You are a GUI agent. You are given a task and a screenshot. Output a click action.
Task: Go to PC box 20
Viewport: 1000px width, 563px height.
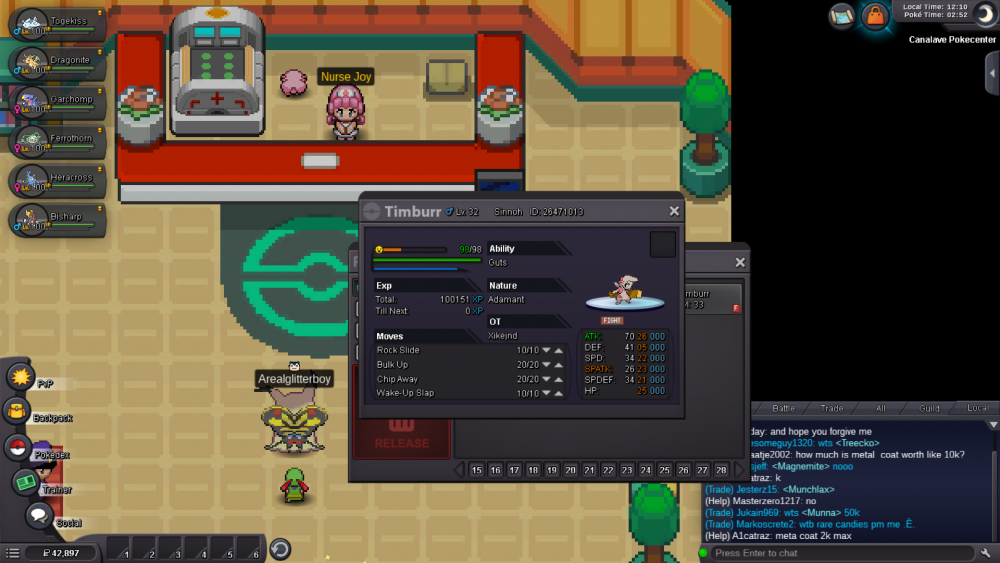point(571,470)
